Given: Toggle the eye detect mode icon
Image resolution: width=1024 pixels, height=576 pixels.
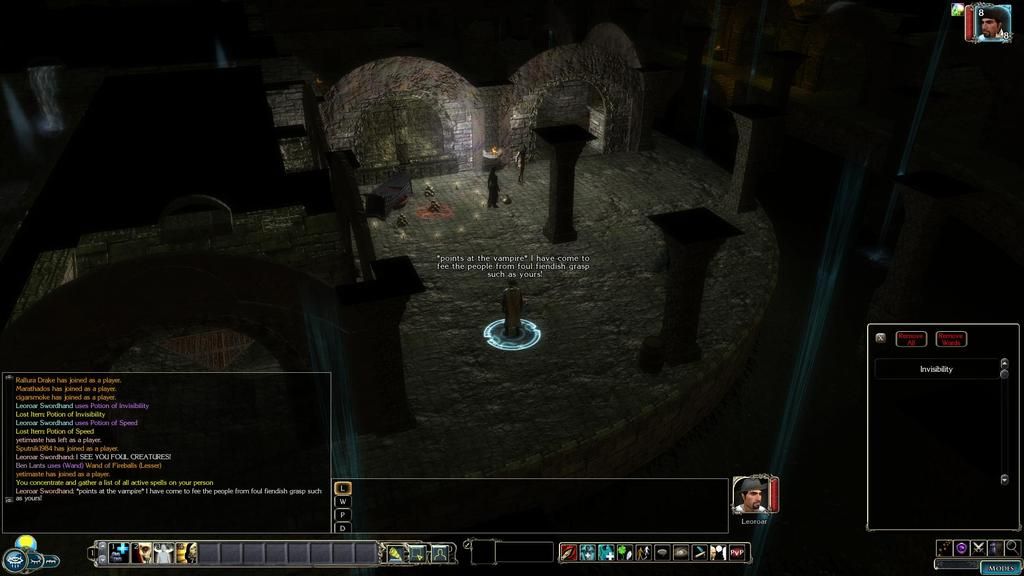Looking at the screenshot, I should (x=680, y=552).
